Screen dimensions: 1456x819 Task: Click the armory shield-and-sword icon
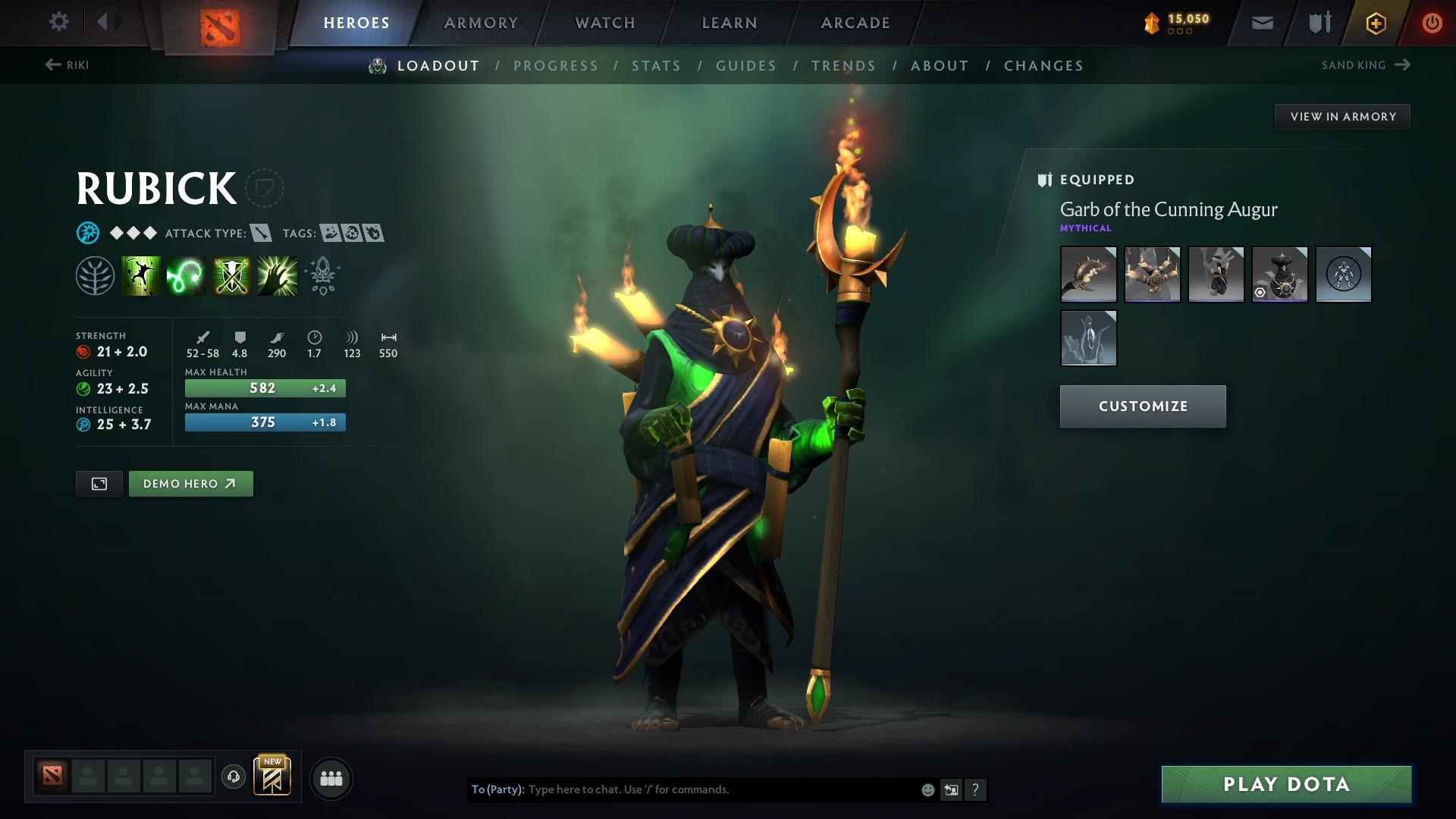click(x=1319, y=21)
